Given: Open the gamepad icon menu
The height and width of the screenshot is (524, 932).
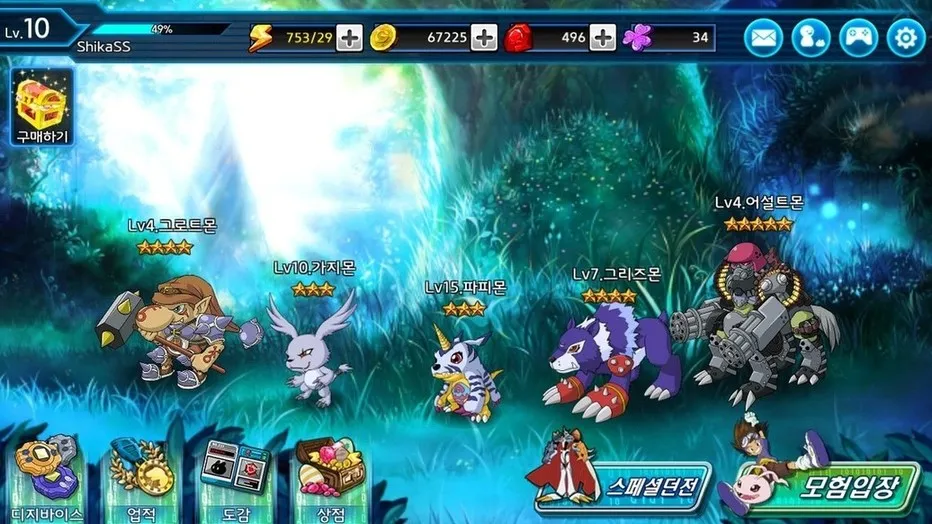Looking at the screenshot, I should pyautogui.click(x=859, y=38).
